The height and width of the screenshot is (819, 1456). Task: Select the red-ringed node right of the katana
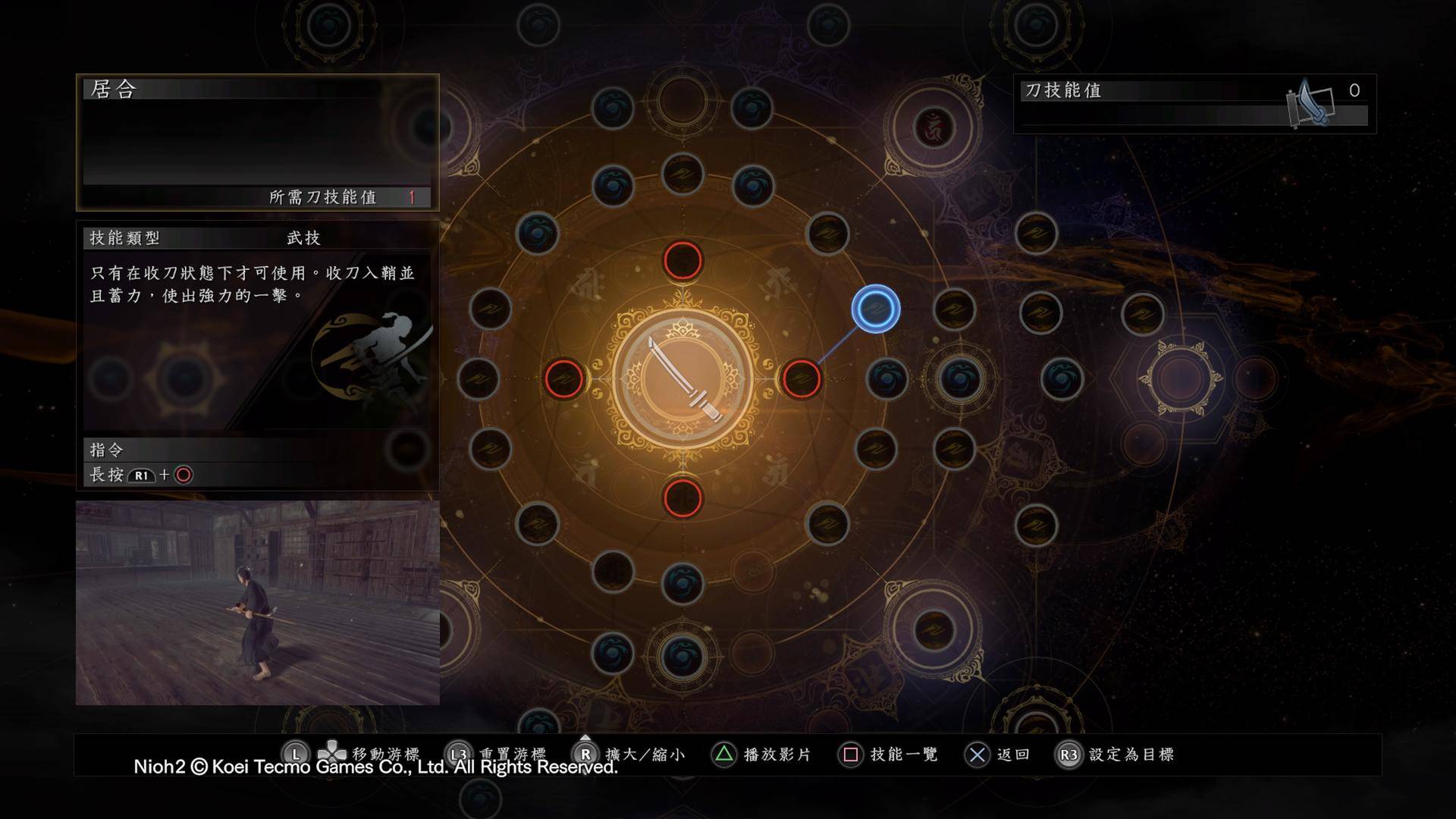pyautogui.click(x=802, y=381)
